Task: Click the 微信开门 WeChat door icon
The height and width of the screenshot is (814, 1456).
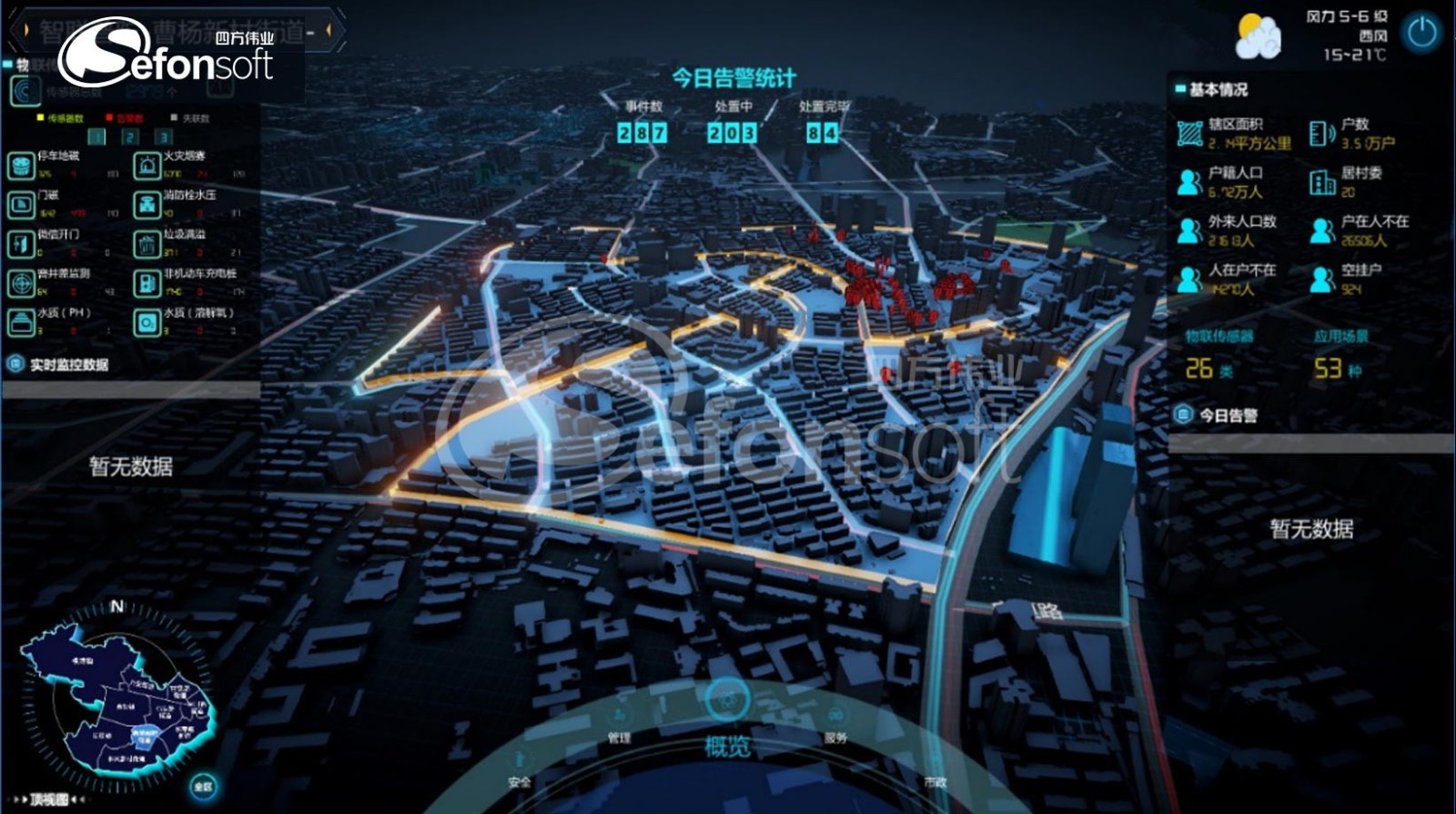Action: click(x=21, y=244)
